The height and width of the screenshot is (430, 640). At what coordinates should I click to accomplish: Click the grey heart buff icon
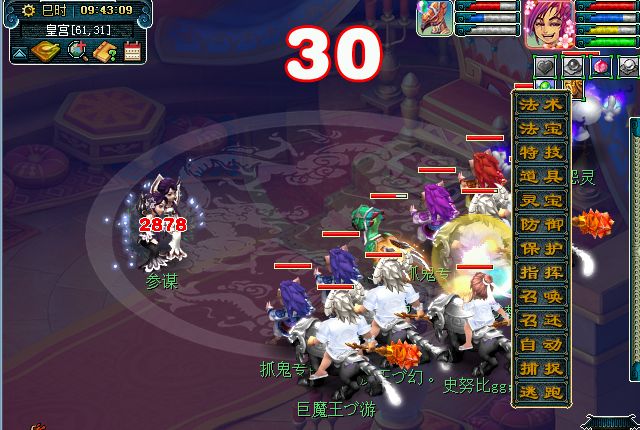click(x=544, y=68)
